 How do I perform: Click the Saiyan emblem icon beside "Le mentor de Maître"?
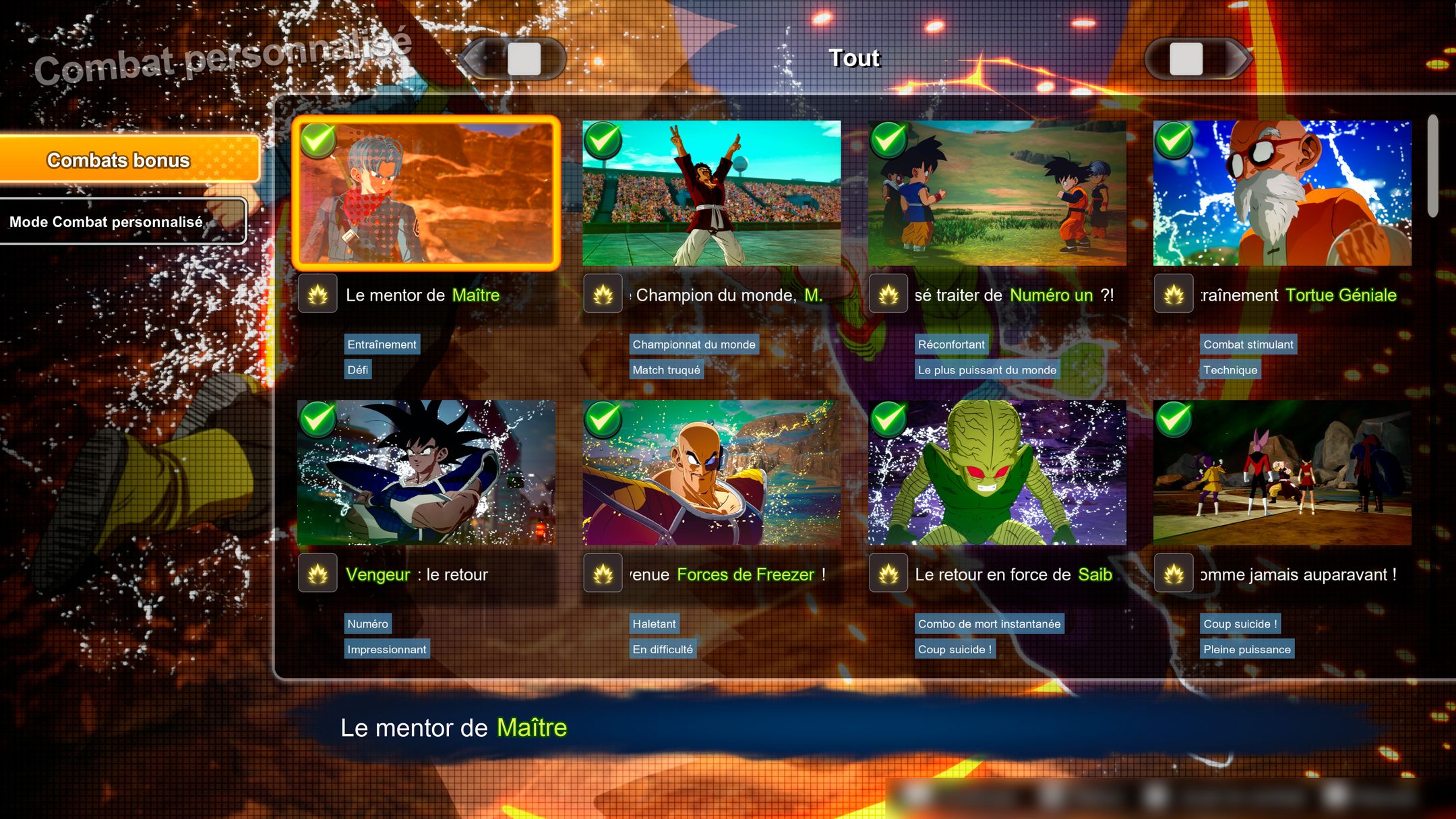click(x=317, y=295)
